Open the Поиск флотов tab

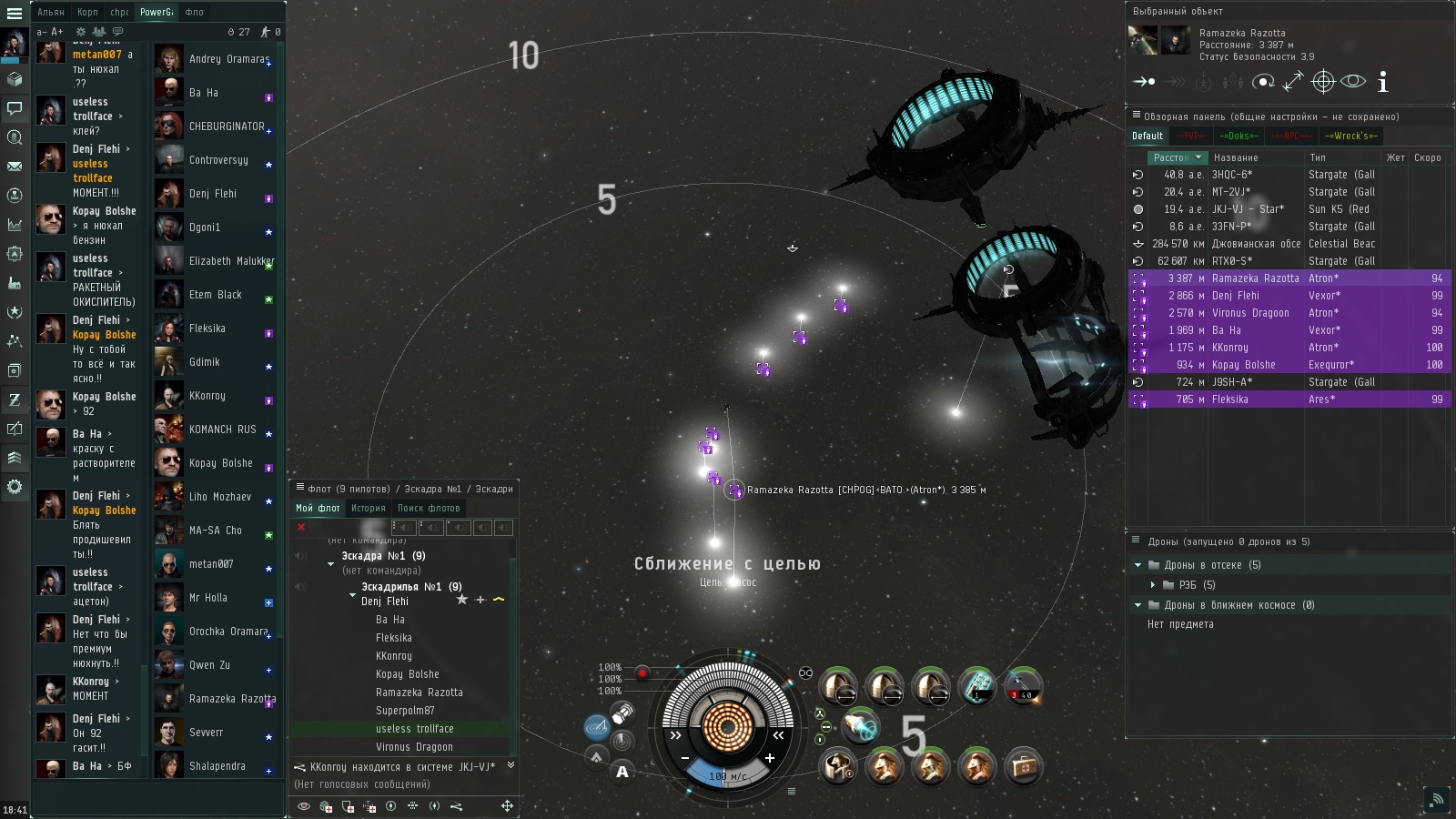(429, 508)
